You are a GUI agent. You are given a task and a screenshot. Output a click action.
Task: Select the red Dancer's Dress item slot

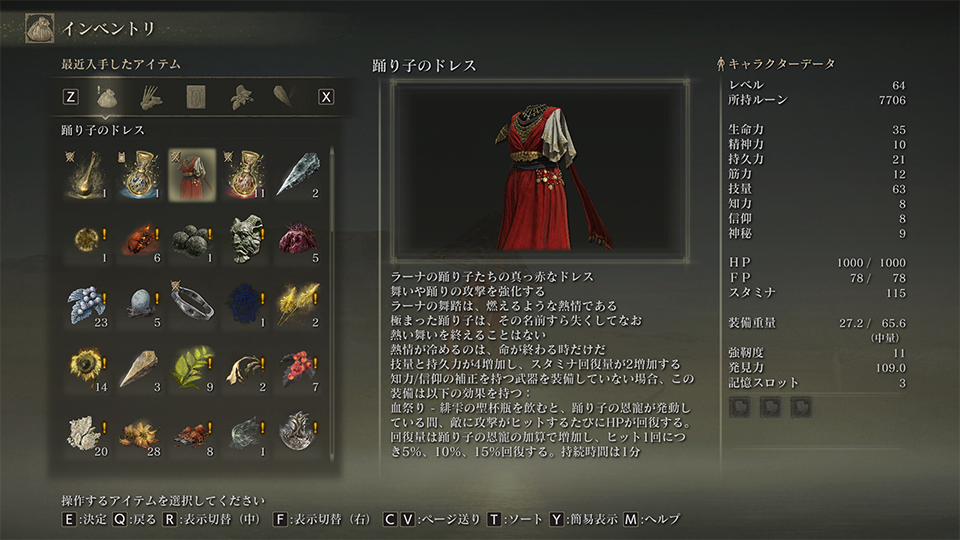pos(192,174)
